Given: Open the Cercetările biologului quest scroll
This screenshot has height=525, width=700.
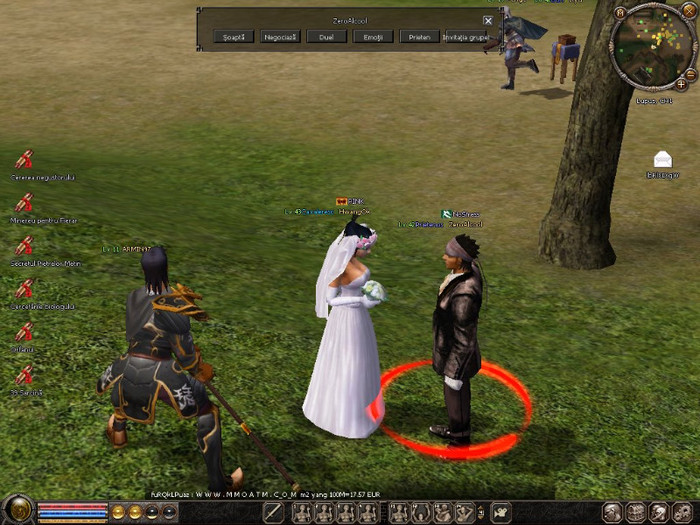Looking at the screenshot, I should [25, 289].
